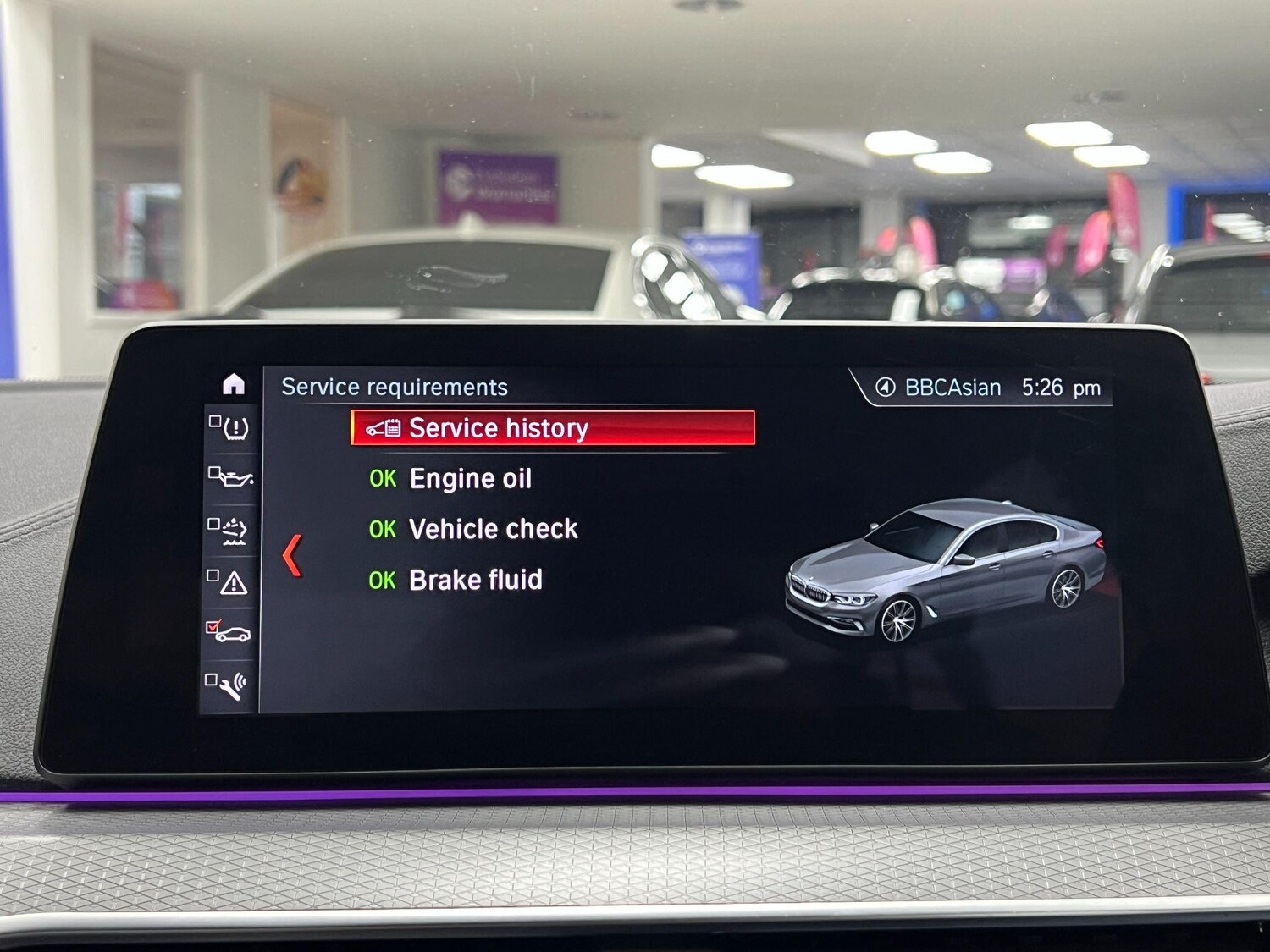Open the Brake fluid service item
This screenshot has height=952, width=1270.
point(475,581)
